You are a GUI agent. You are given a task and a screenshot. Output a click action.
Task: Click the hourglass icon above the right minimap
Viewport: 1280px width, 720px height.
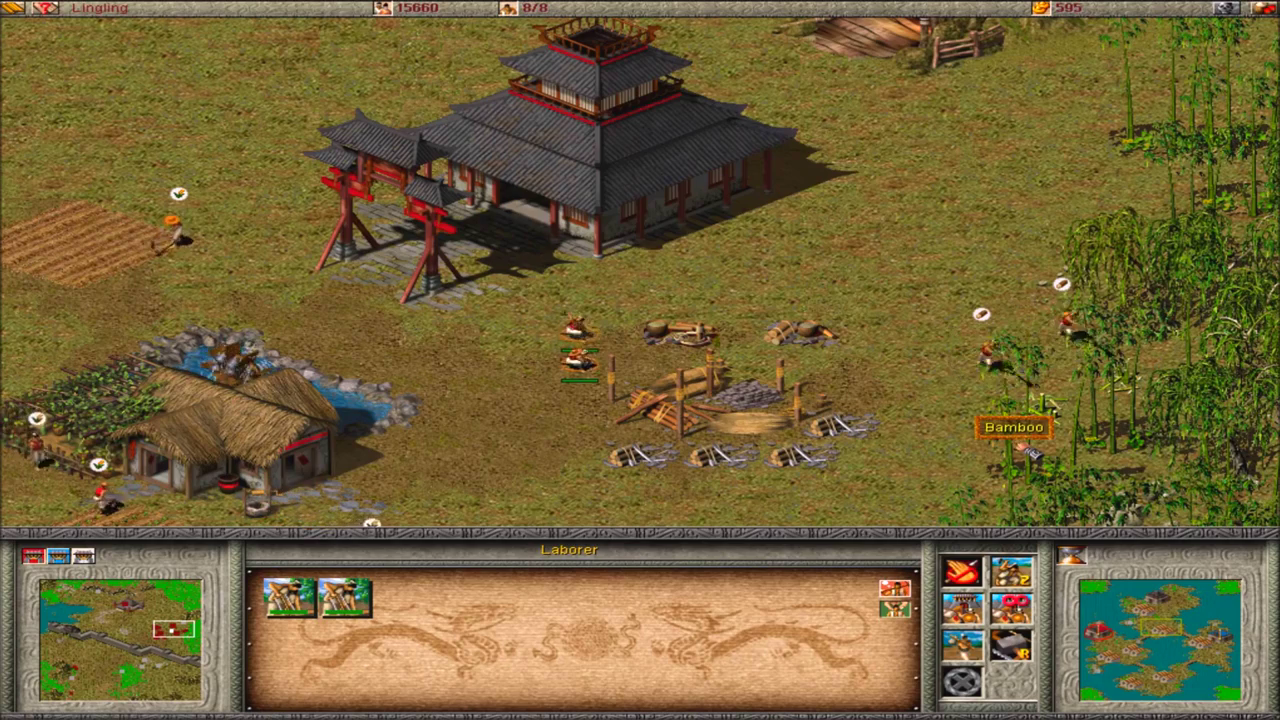click(x=1073, y=557)
